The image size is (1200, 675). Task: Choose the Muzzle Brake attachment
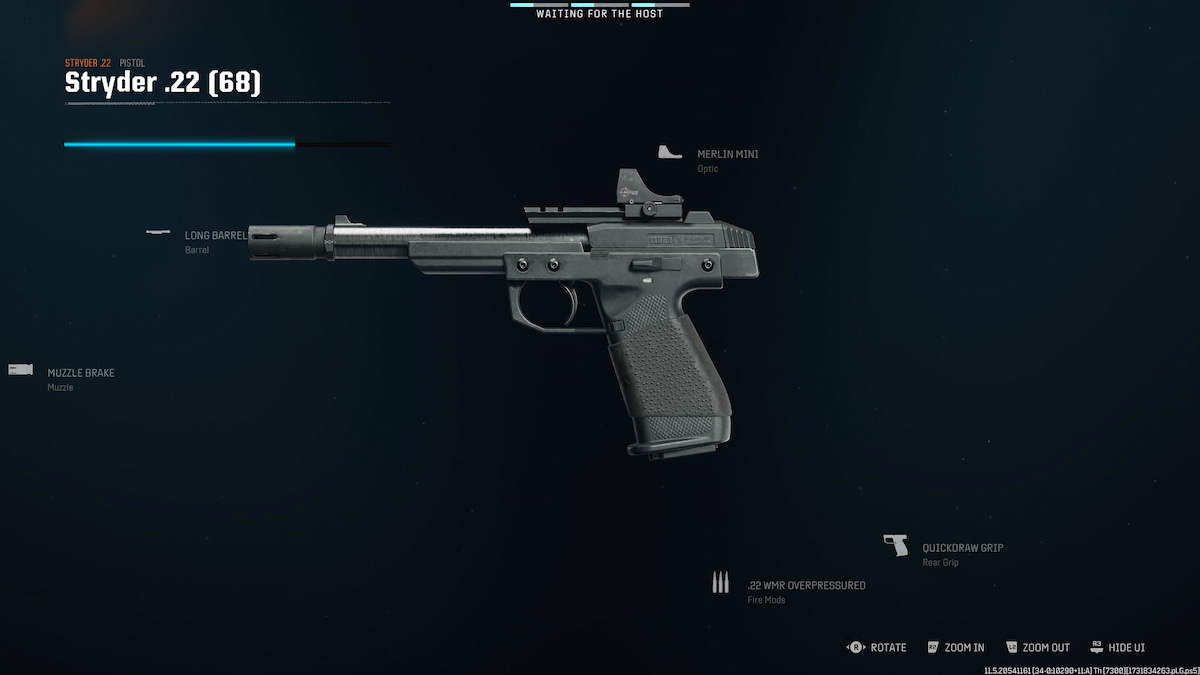coord(80,373)
